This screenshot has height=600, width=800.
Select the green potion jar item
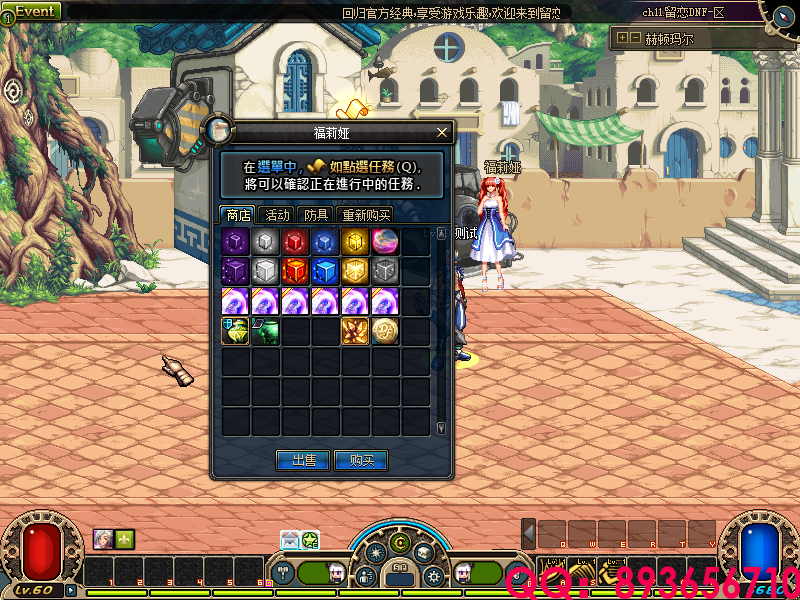tap(266, 331)
